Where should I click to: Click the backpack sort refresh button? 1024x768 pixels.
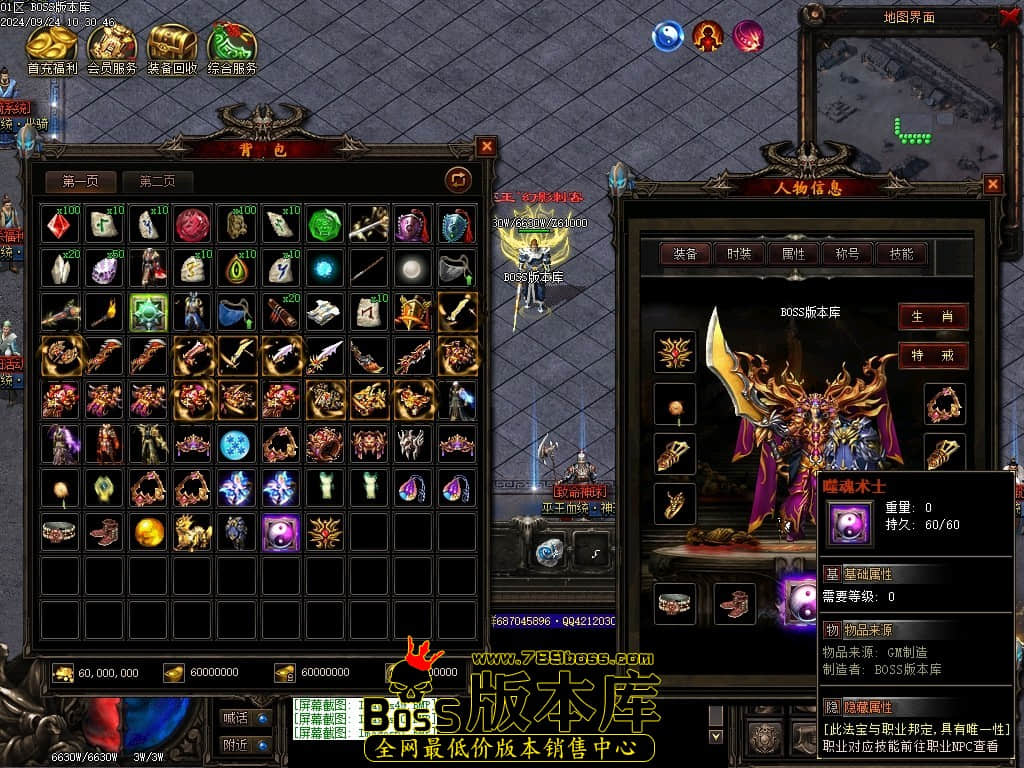click(458, 179)
